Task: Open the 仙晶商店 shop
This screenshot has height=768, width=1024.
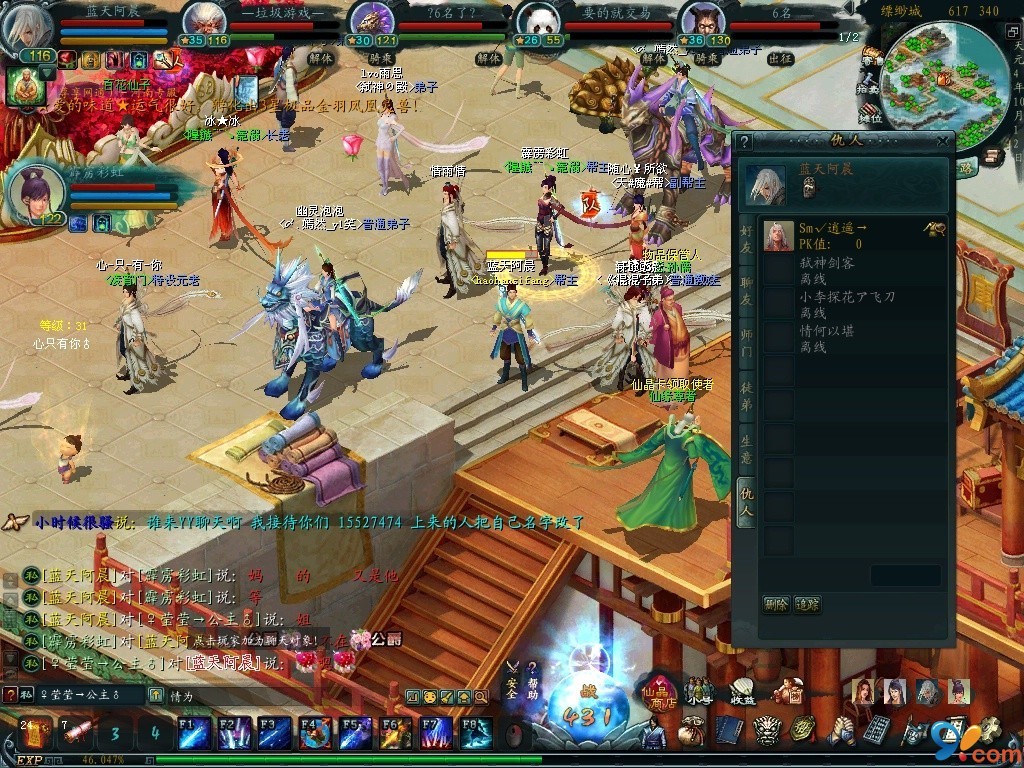Action: click(660, 692)
